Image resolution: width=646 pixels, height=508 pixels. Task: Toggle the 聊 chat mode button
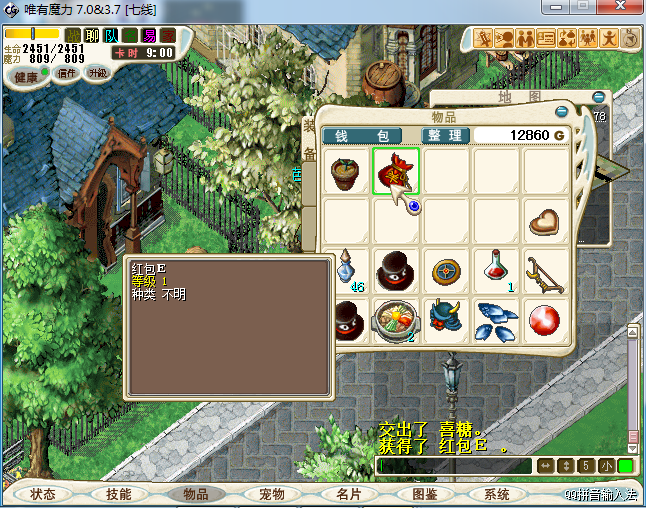pos(91,36)
